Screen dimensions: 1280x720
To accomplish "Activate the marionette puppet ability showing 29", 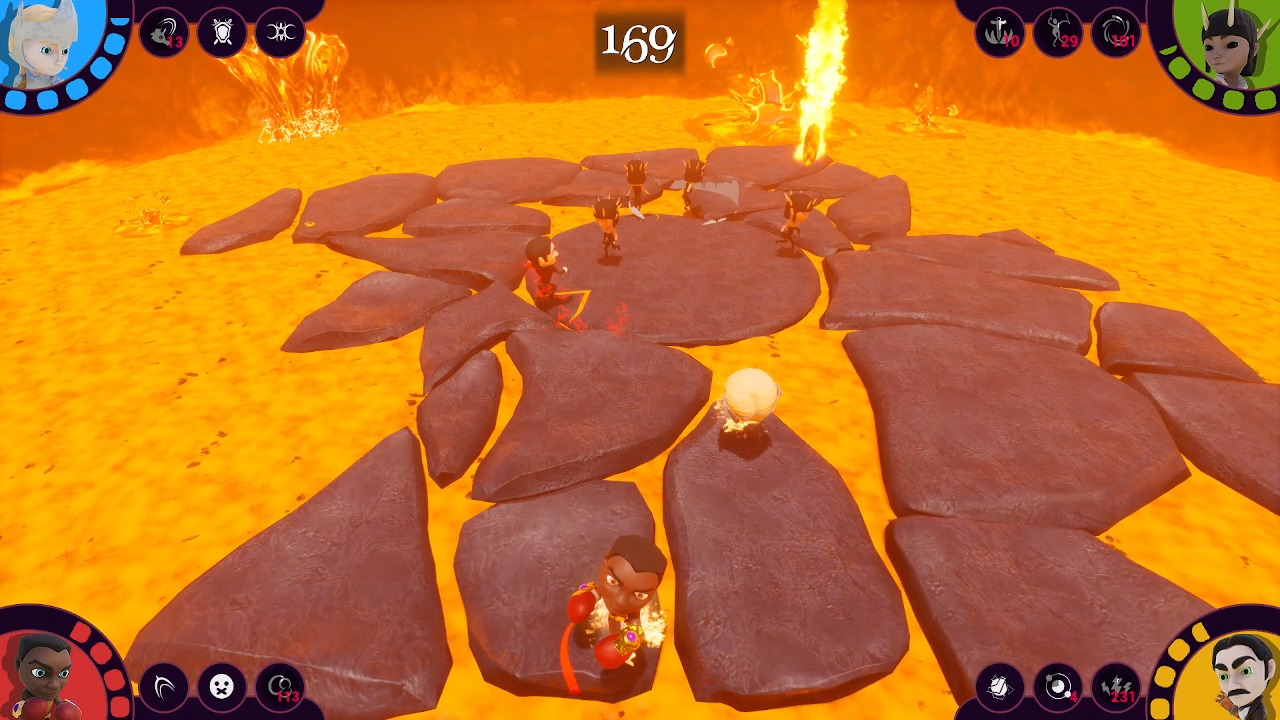I will (1058, 30).
